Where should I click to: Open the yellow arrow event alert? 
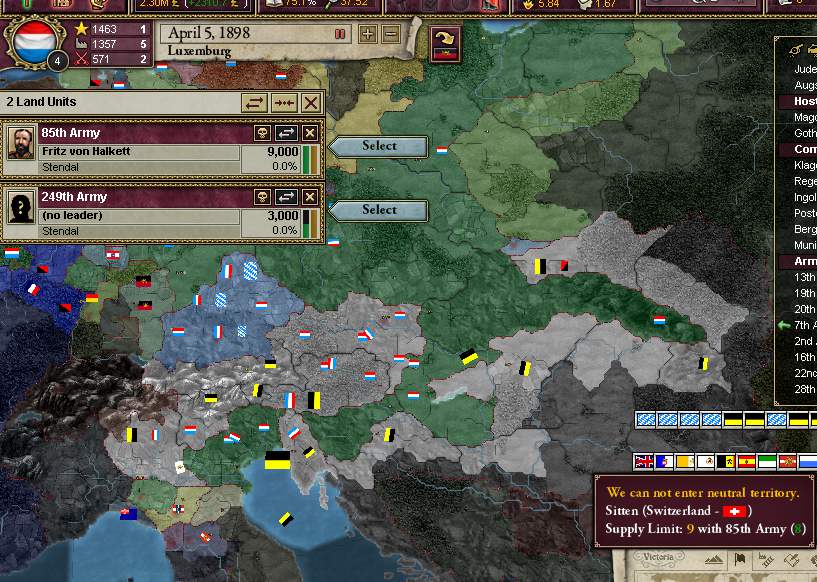[x=443, y=42]
